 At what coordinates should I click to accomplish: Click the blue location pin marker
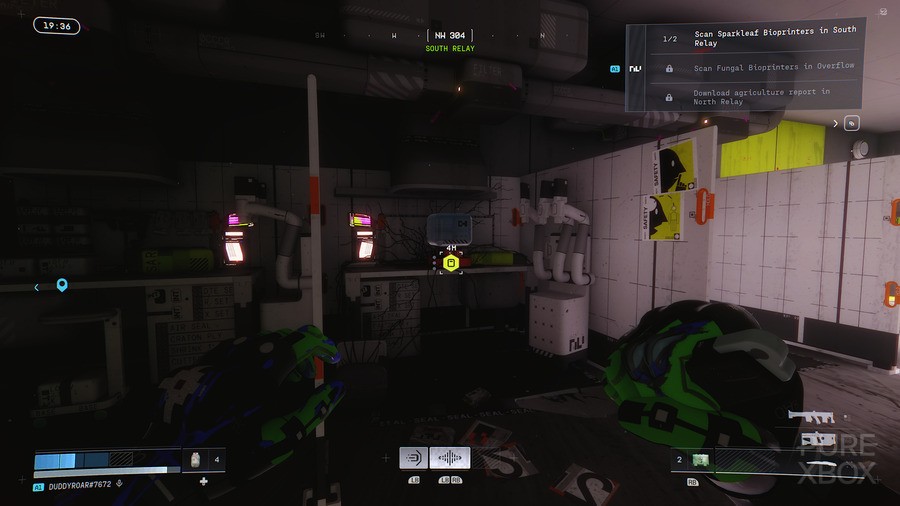[62, 286]
